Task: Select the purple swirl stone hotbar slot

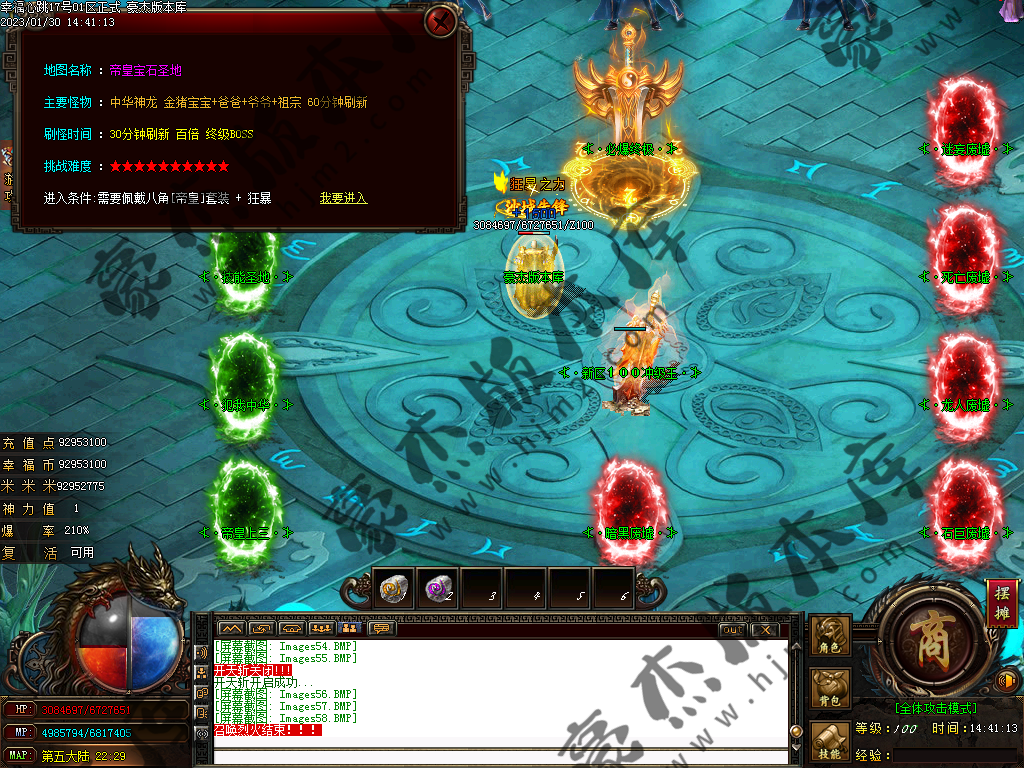Action: [x=437, y=588]
